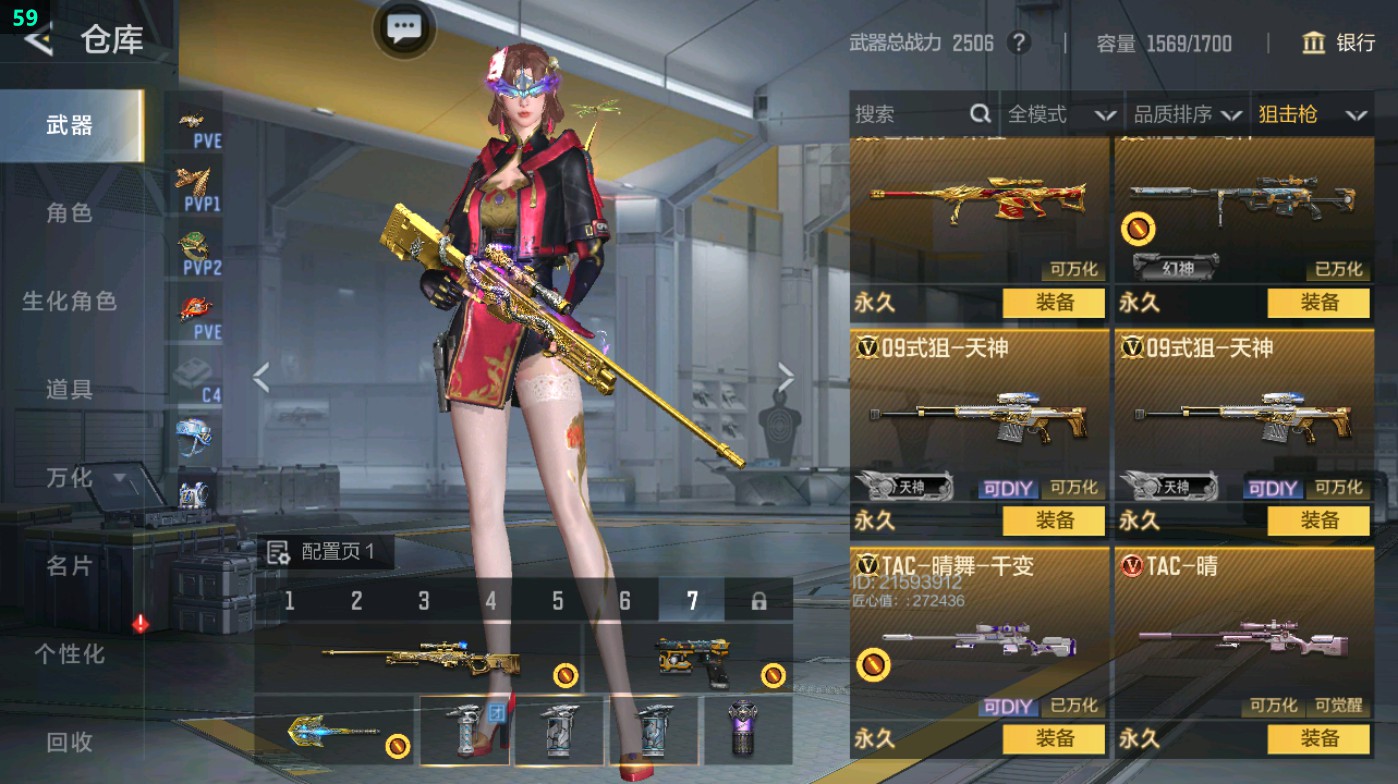
Task: Open the 狙击枪 weapon type dropdown
Action: [x=1312, y=114]
